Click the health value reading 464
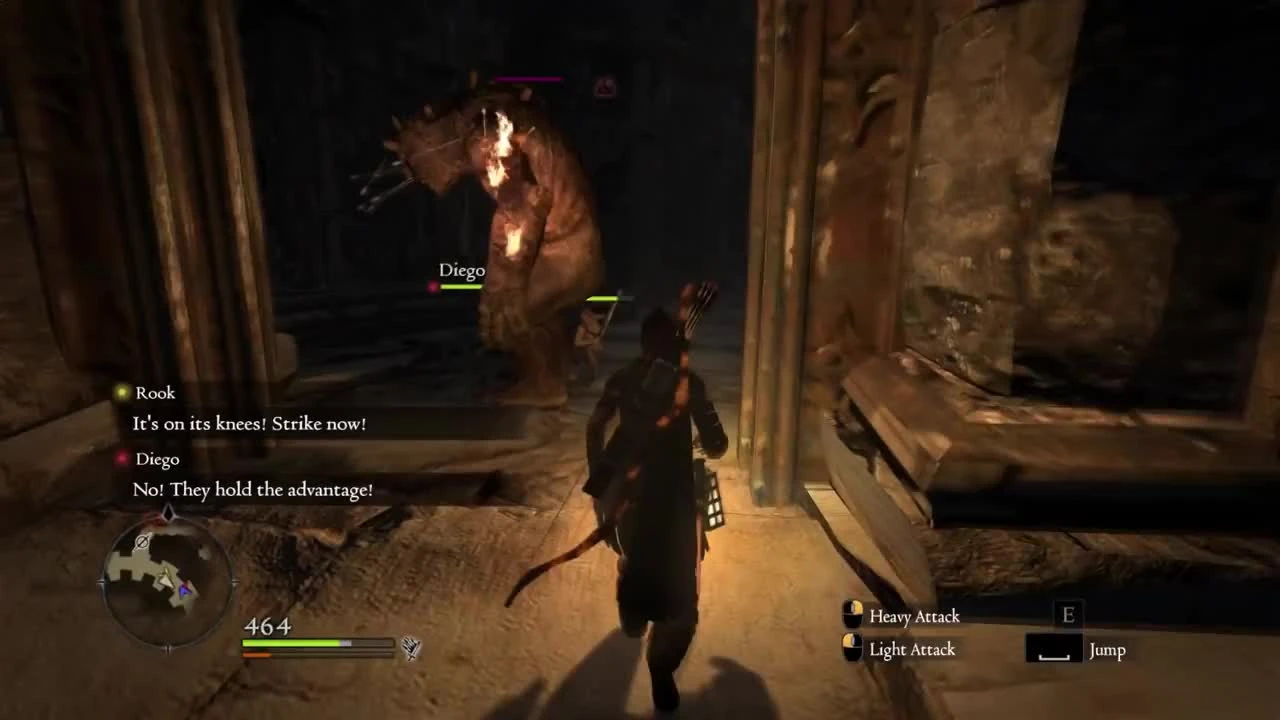This screenshot has height=720, width=1280. click(x=268, y=626)
